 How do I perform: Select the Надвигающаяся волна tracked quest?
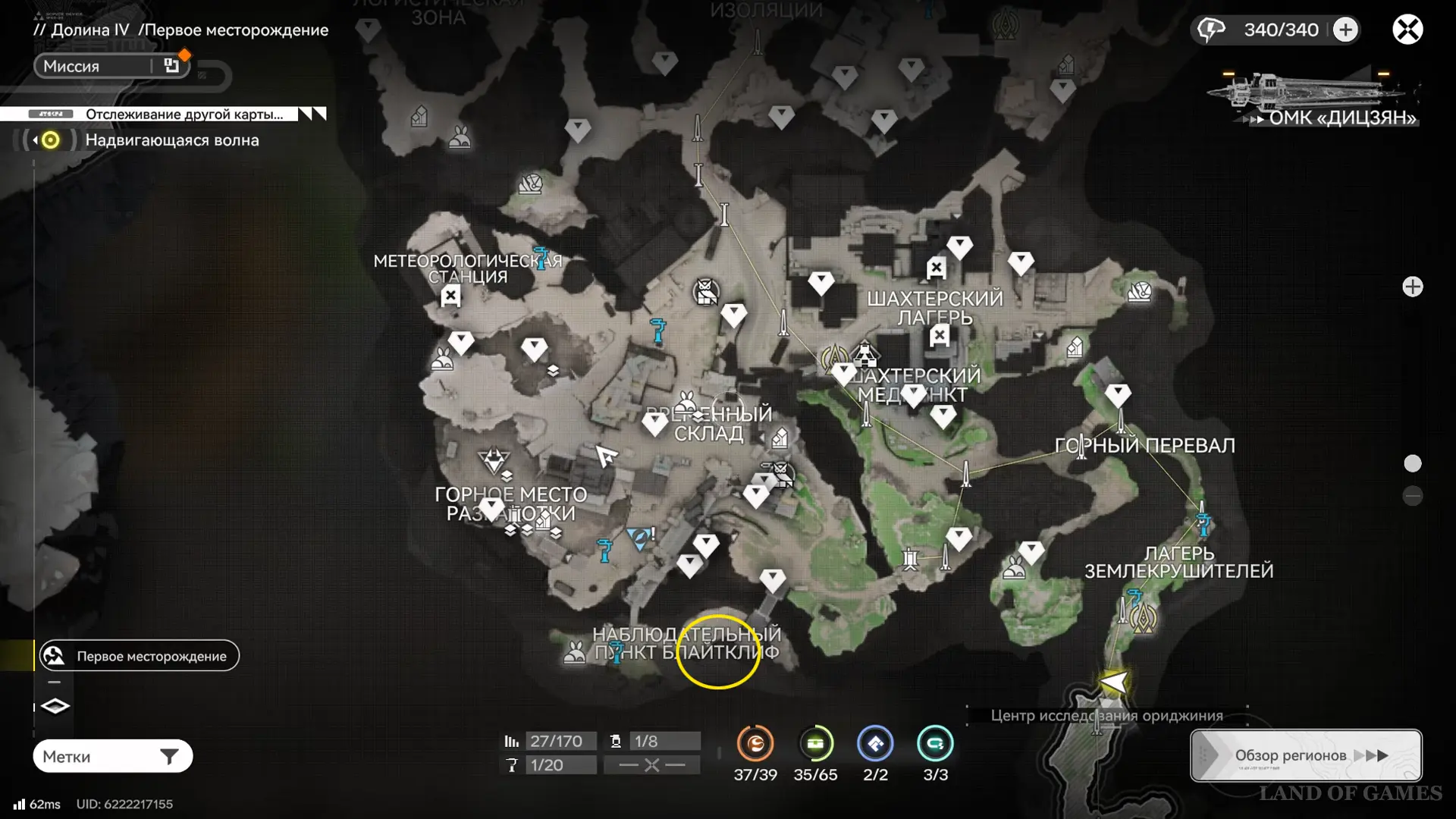(171, 140)
